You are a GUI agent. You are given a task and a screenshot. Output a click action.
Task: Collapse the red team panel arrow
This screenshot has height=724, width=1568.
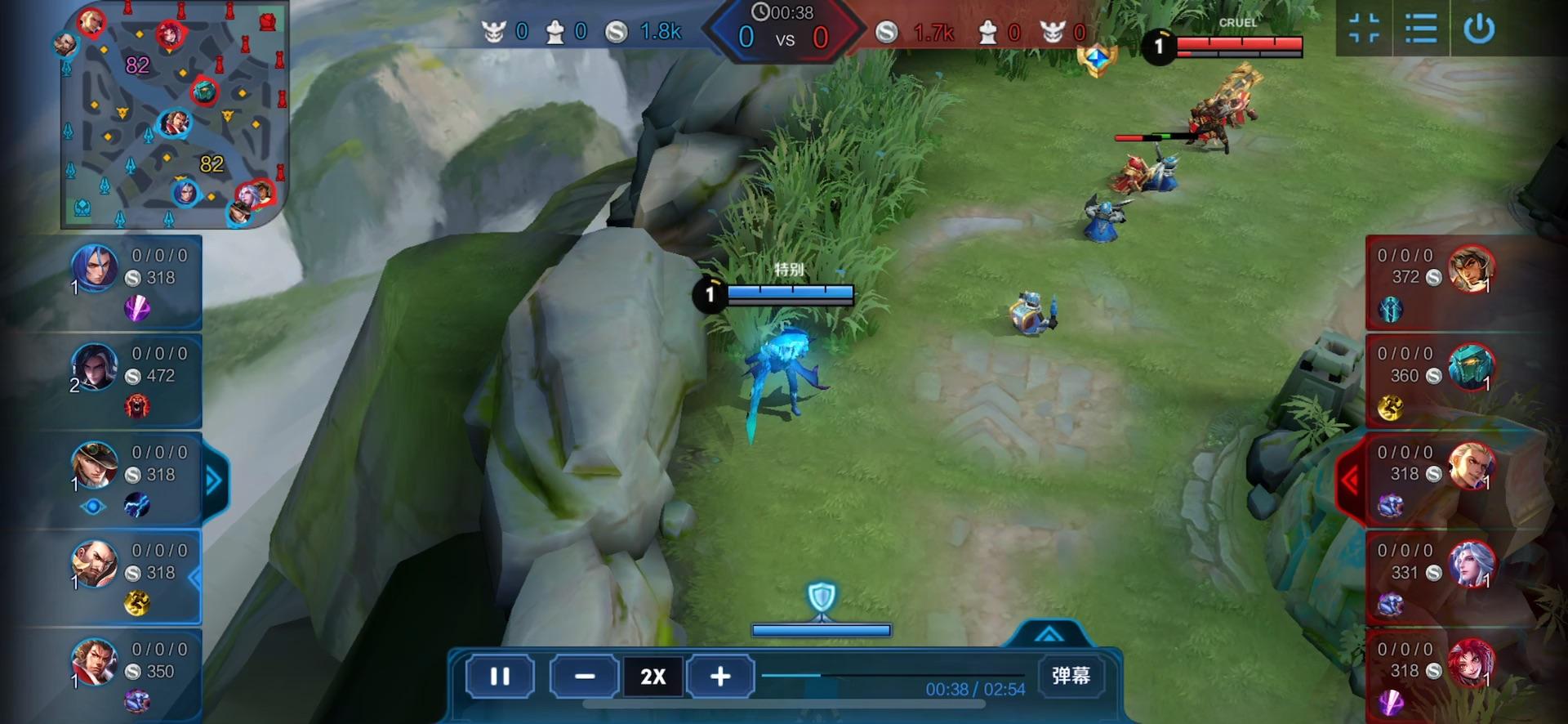pyautogui.click(x=1350, y=480)
